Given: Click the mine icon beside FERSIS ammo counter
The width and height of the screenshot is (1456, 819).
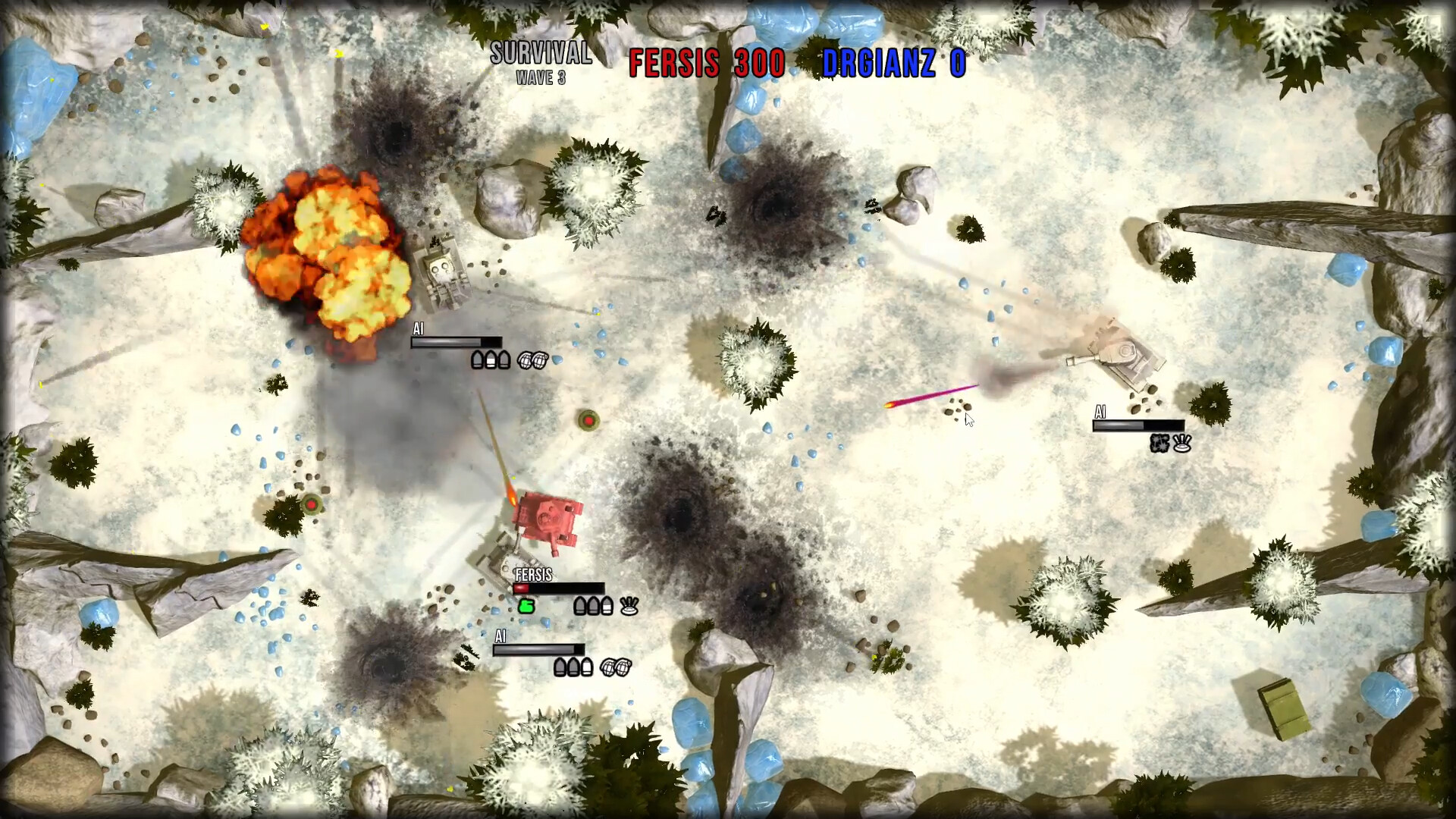Looking at the screenshot, I should pos(629,606).
